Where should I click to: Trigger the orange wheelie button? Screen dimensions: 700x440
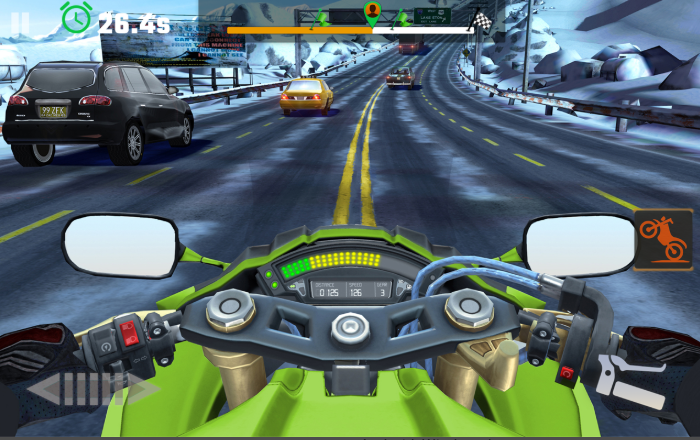tap(663, 240)
